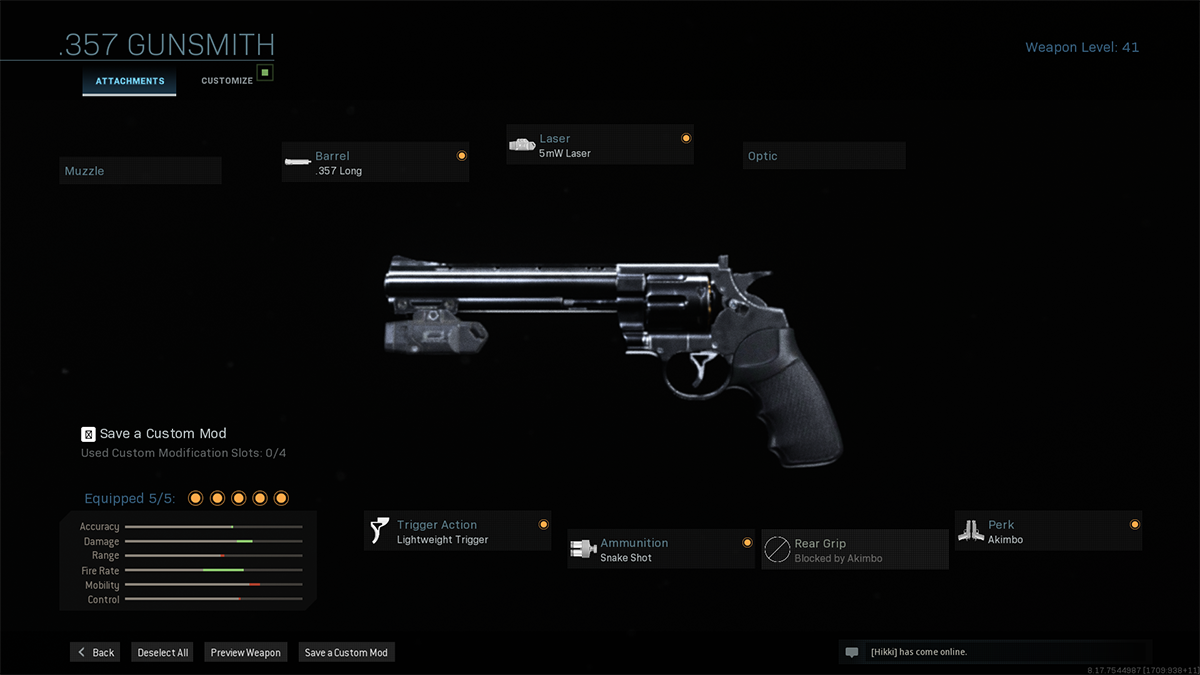Open the Customize tab
Screen dimensions: 1200x675
coord(227,81)
